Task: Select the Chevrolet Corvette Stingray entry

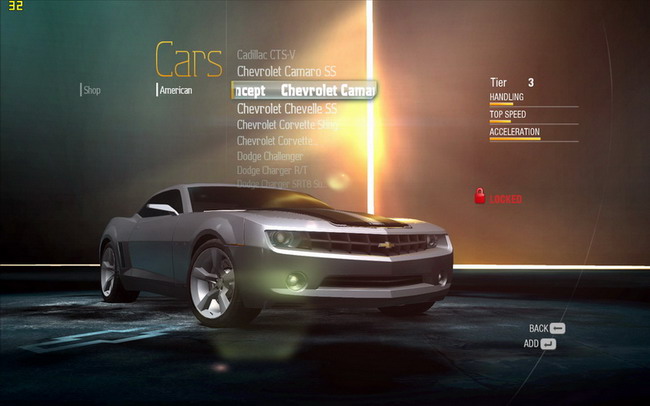Action: (287, 125)
